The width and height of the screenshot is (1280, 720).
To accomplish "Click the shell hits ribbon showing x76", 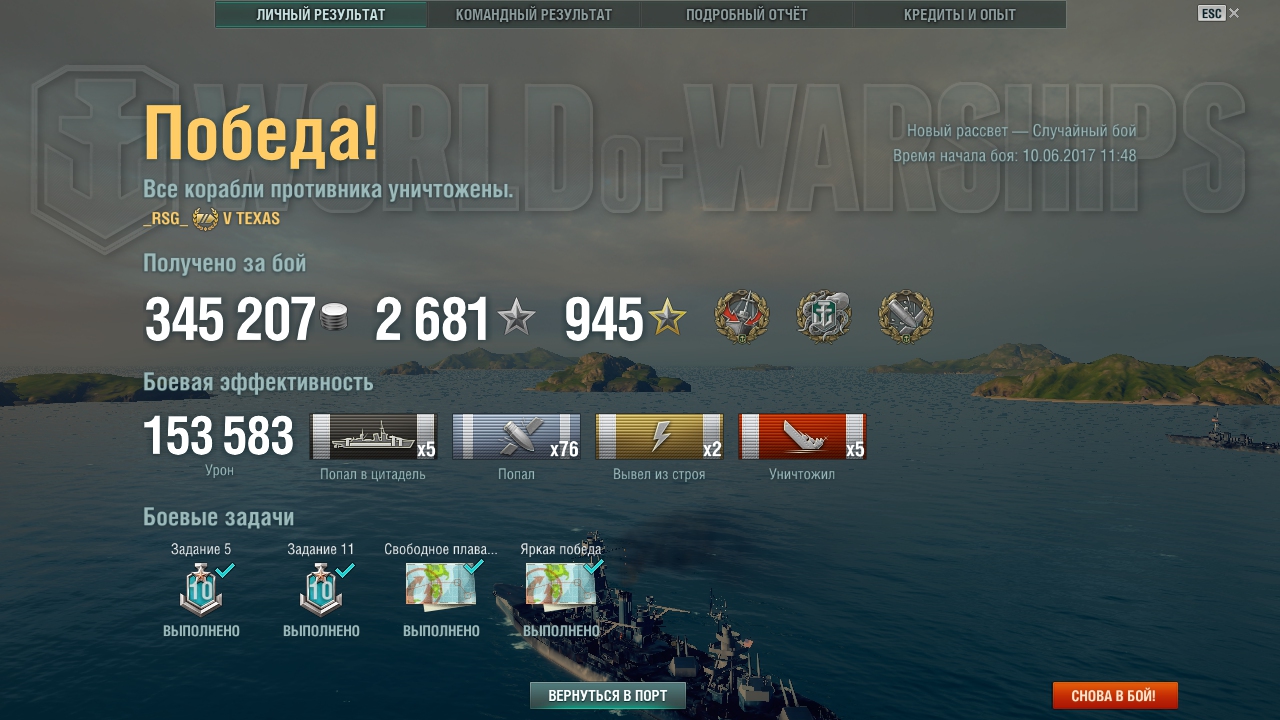I will (x=516, y=437).
